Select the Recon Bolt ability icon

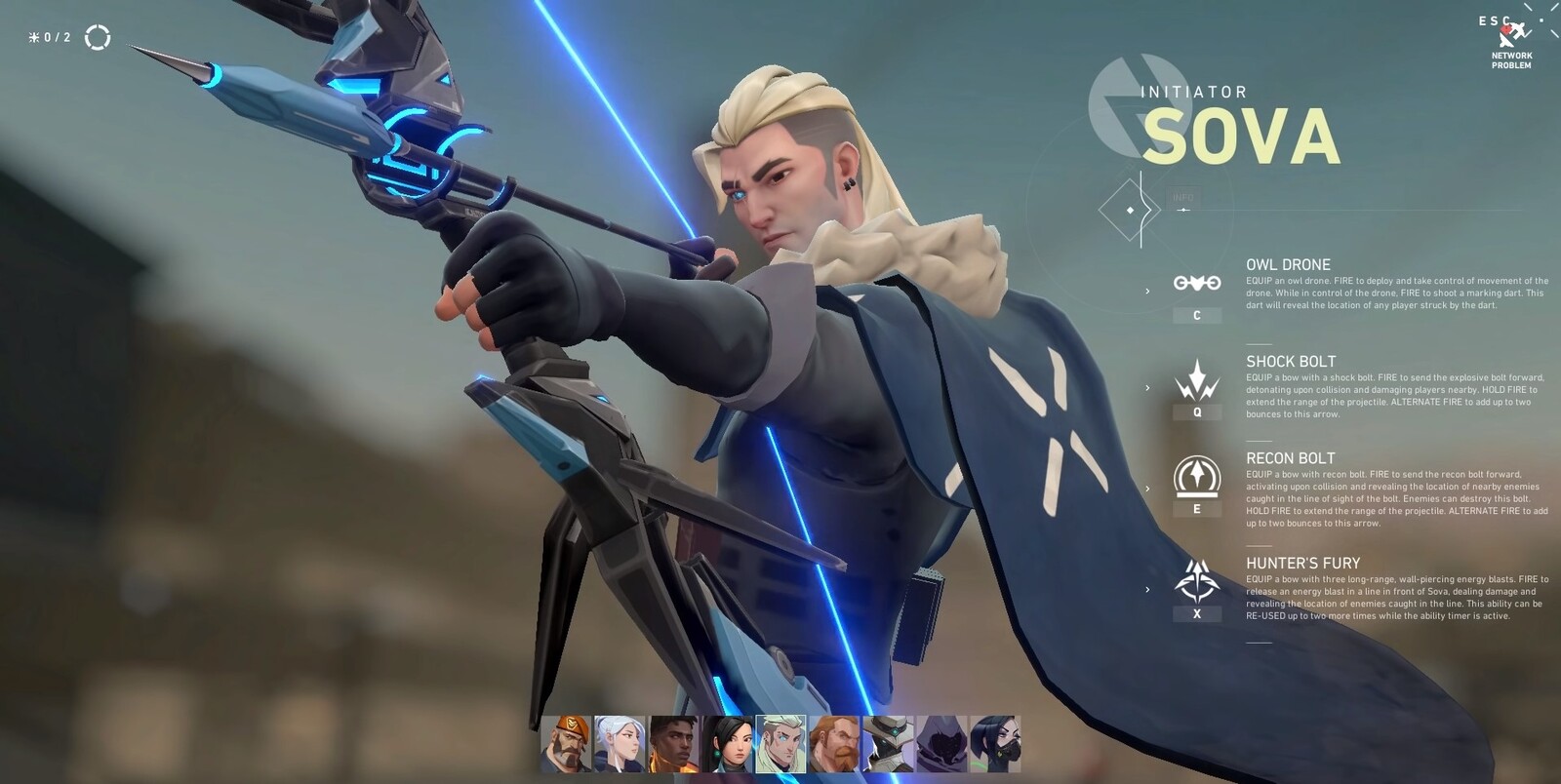[1197, 478]
